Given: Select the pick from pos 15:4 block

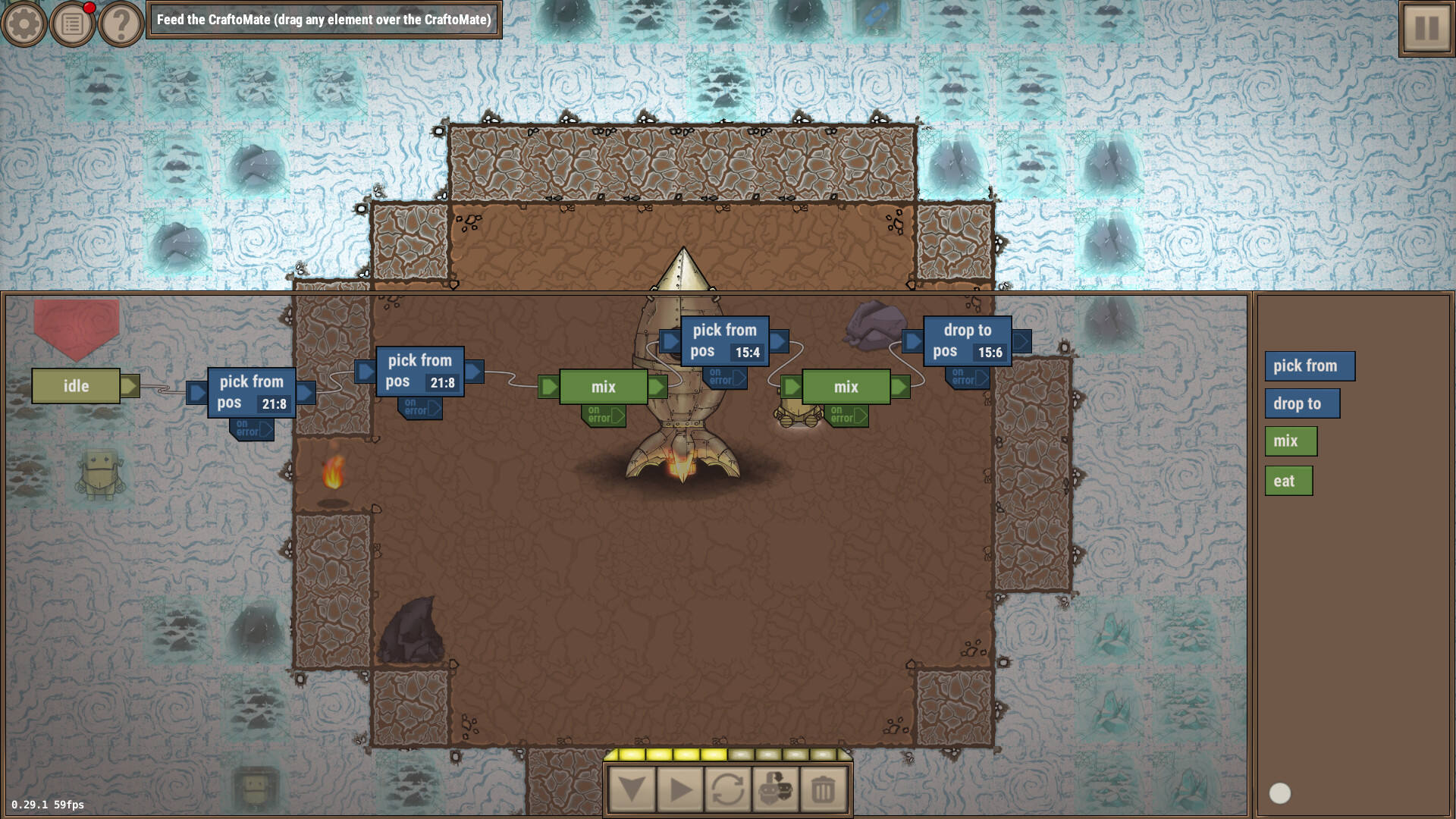Looking at the screenshot, I should click(724, 340).
